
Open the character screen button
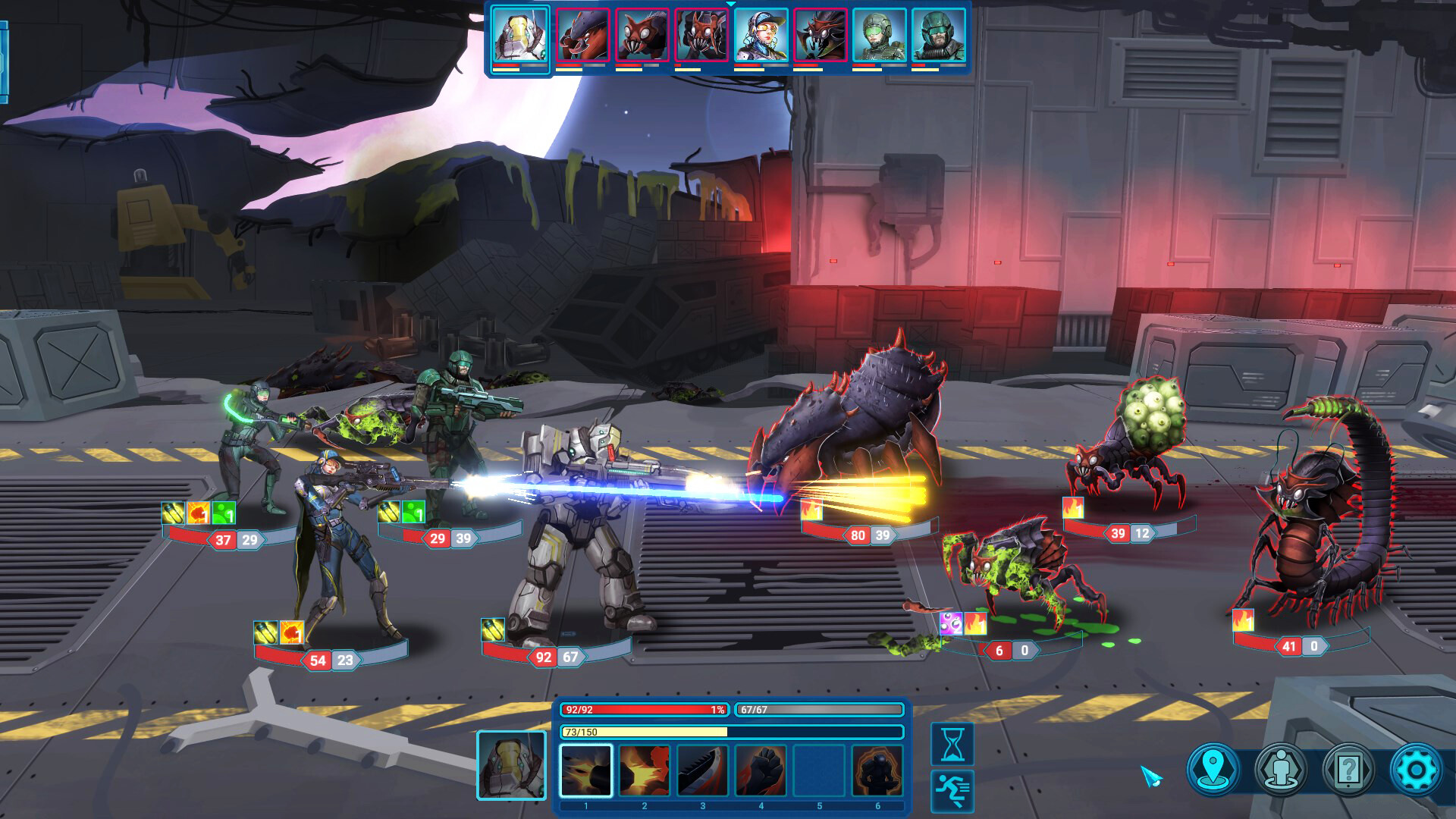click(1280, 770)
